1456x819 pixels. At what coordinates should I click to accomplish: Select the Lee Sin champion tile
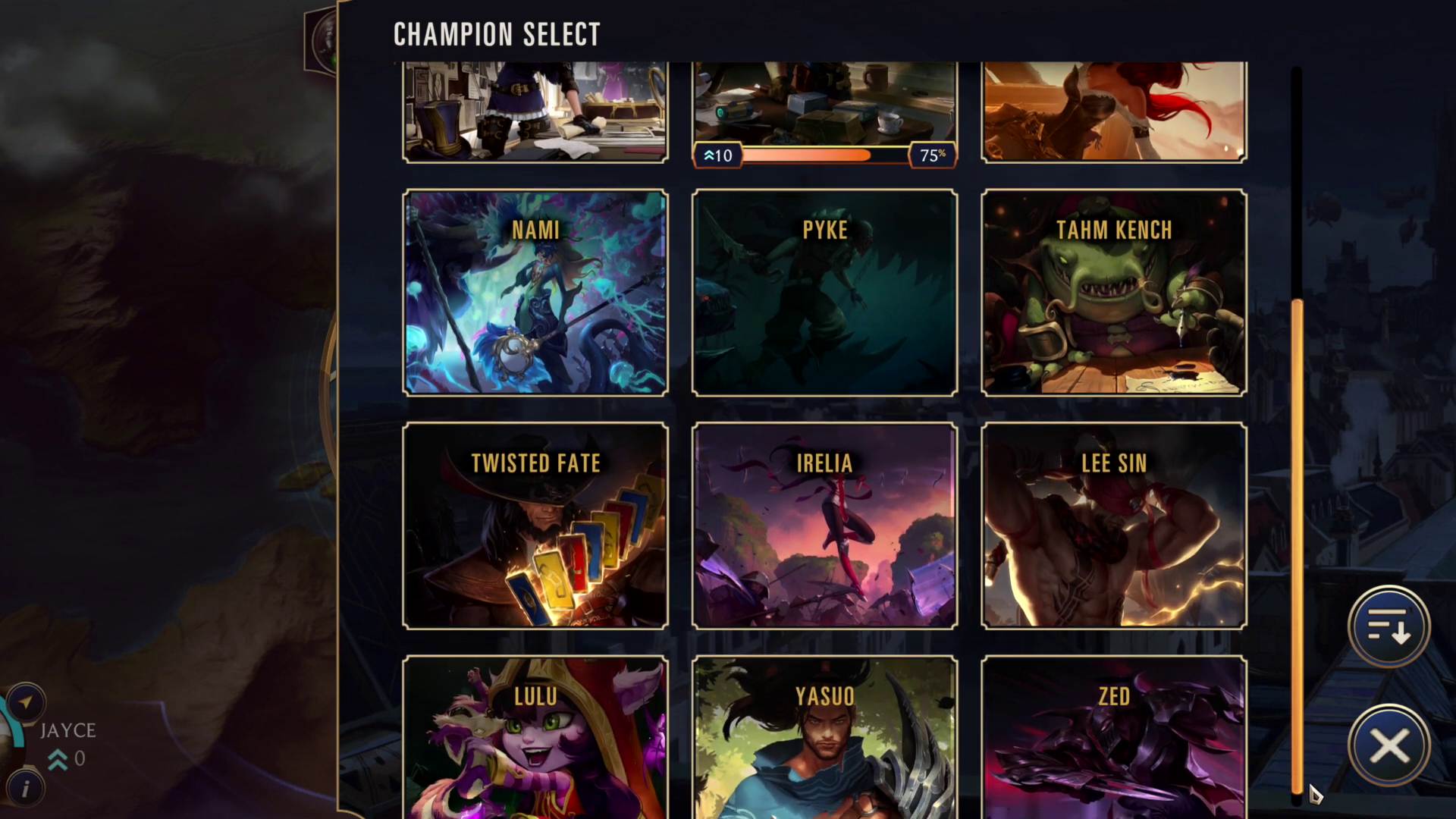(1113, 526)
